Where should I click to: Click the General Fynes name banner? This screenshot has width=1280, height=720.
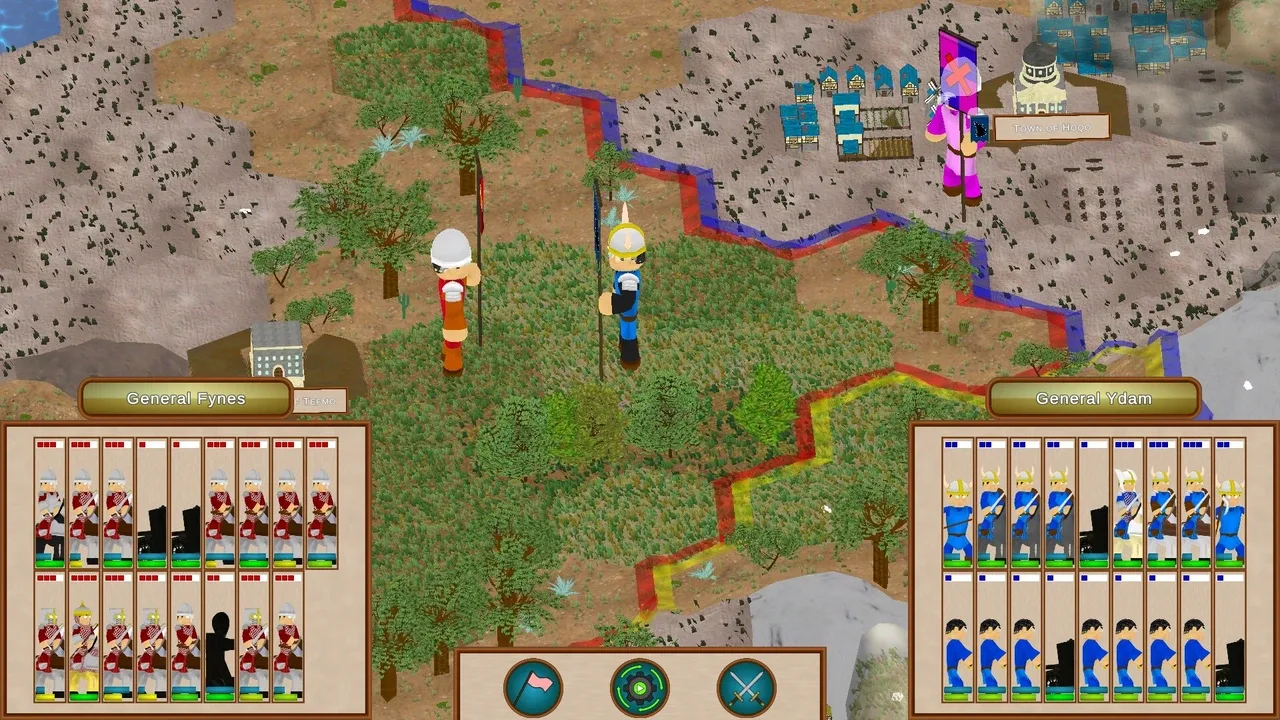[186, 398]
